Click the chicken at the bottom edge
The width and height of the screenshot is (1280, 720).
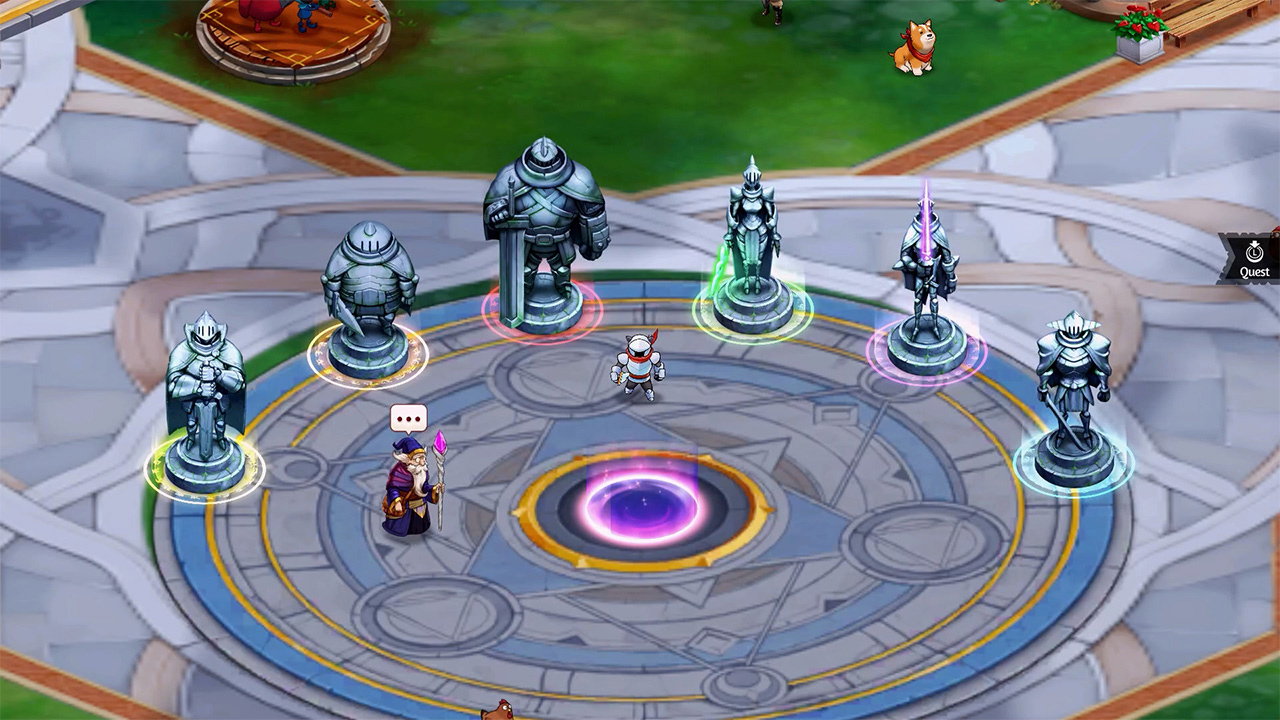[499, 711]
